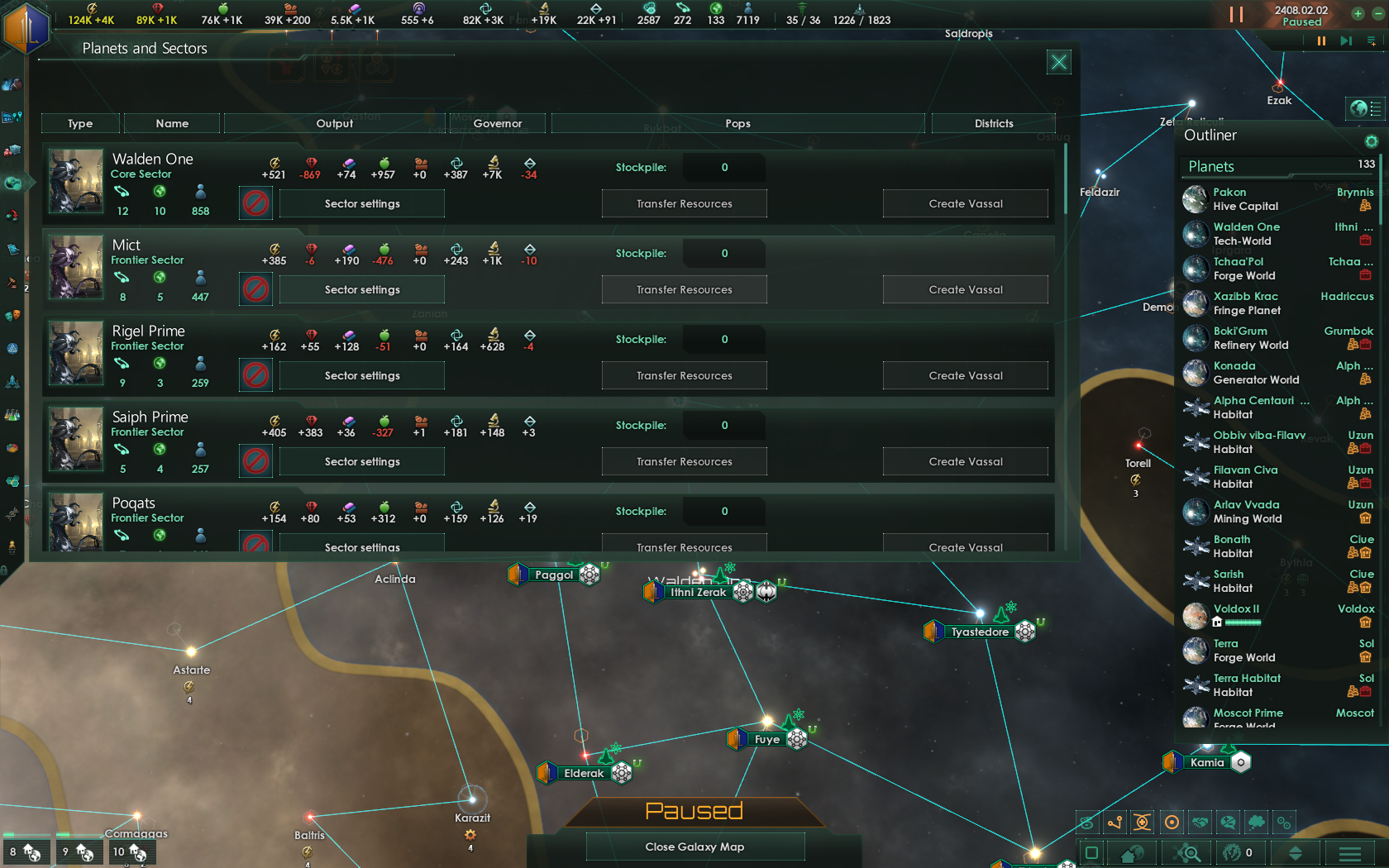The width and height of the screenshot is (1389, 868).
Task: Disable automation for Walden One sector
Action: pos(255,203)
